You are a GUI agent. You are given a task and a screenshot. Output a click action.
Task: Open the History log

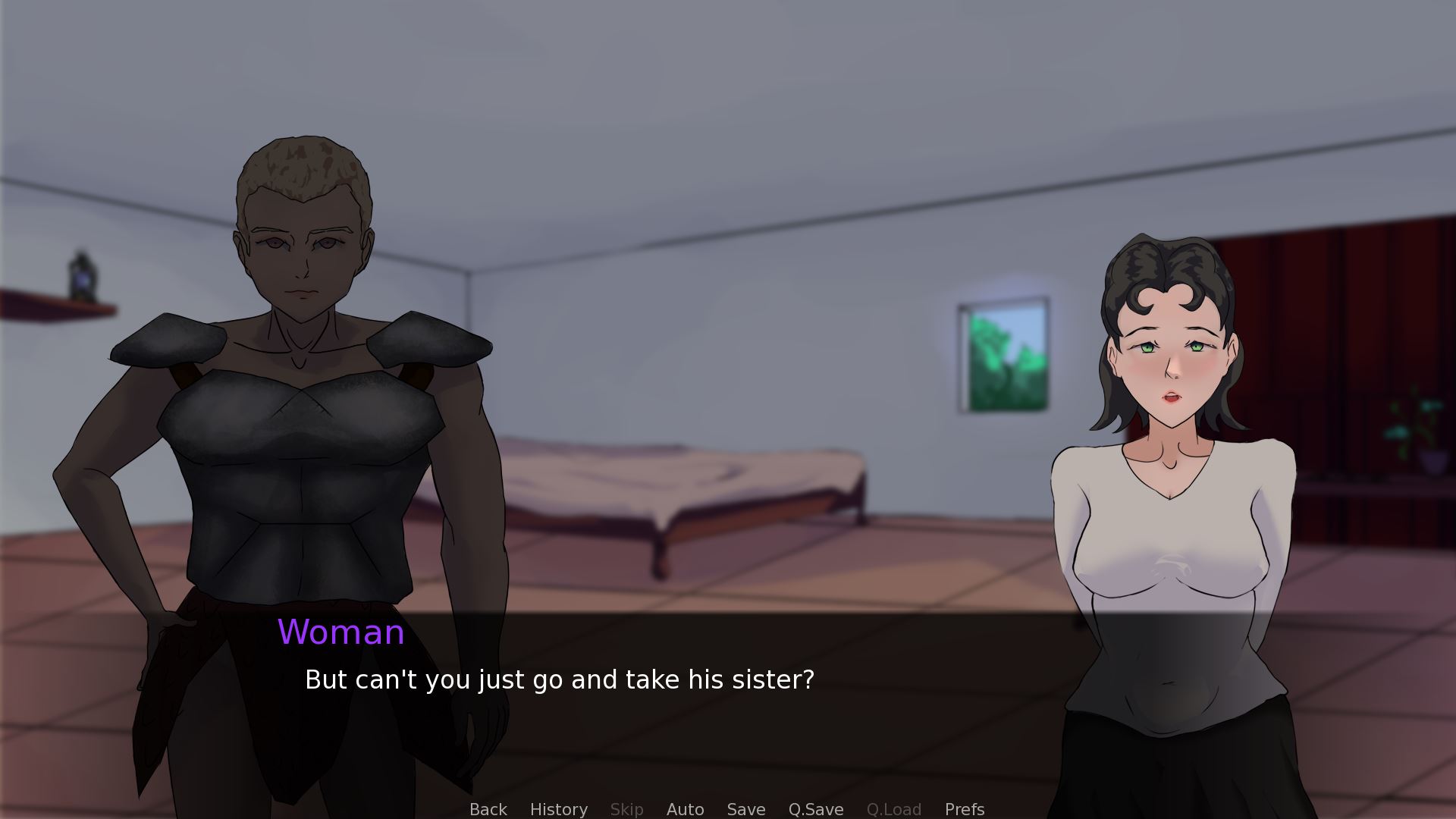tap(558, 809)
